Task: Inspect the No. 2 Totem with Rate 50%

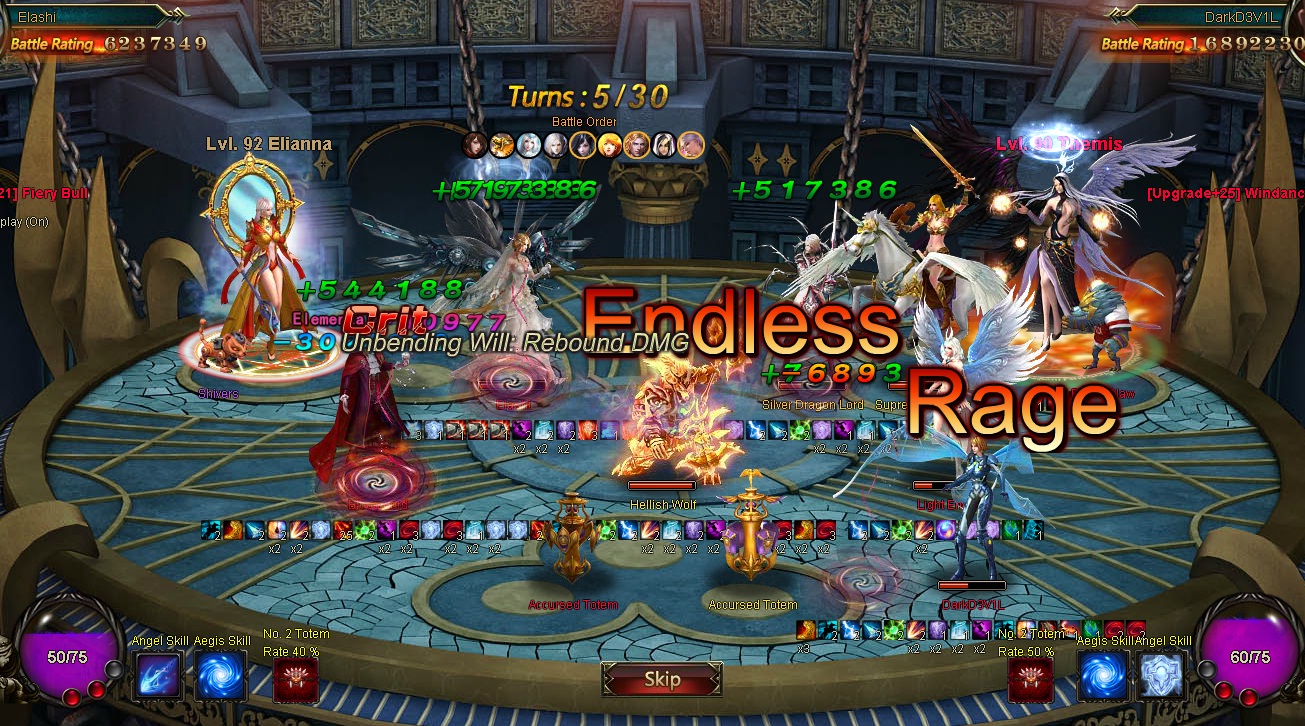Action: pyautogui.click(x=1029, y=680)
